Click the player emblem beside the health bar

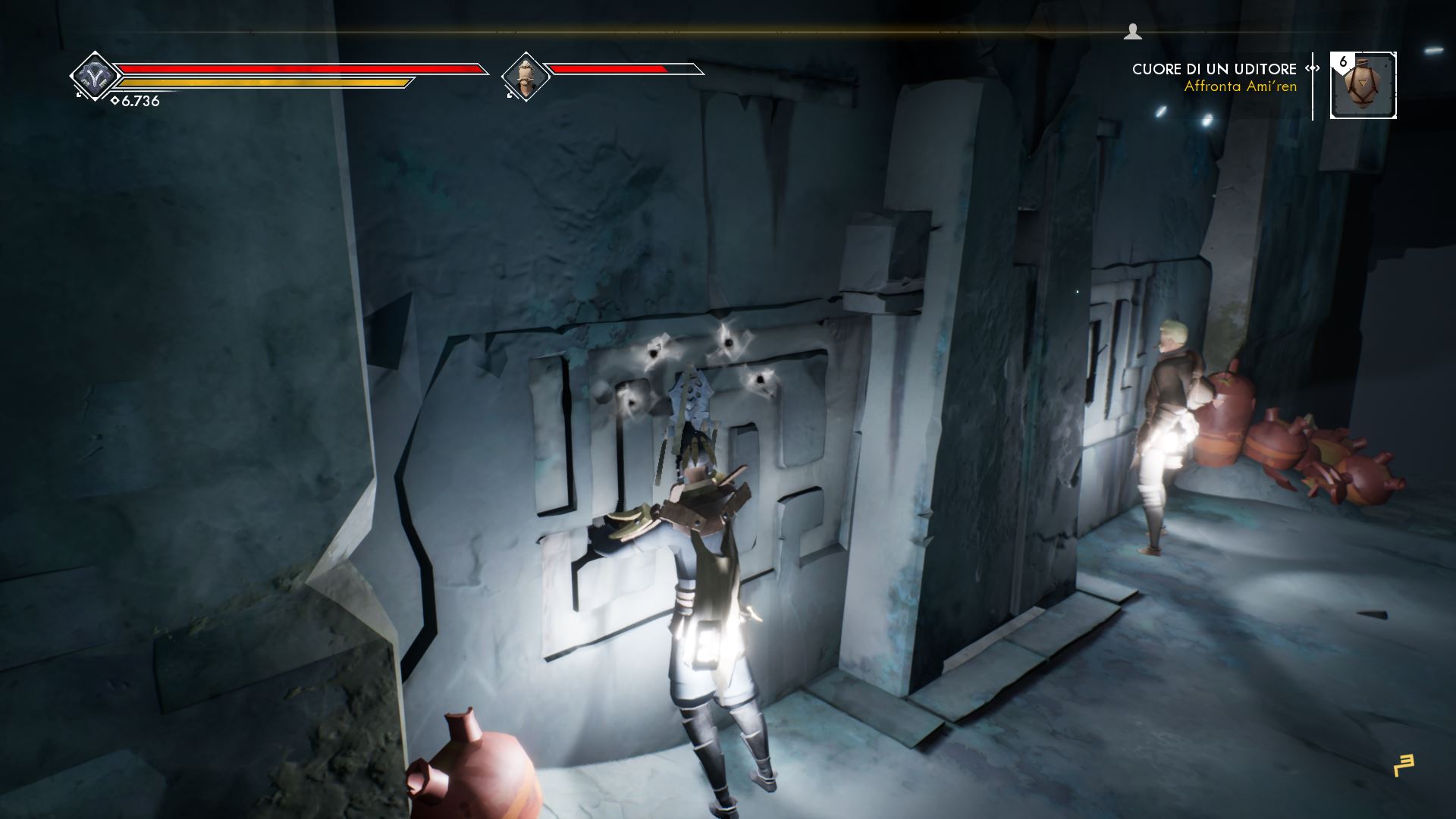click(x=94, y=77)
